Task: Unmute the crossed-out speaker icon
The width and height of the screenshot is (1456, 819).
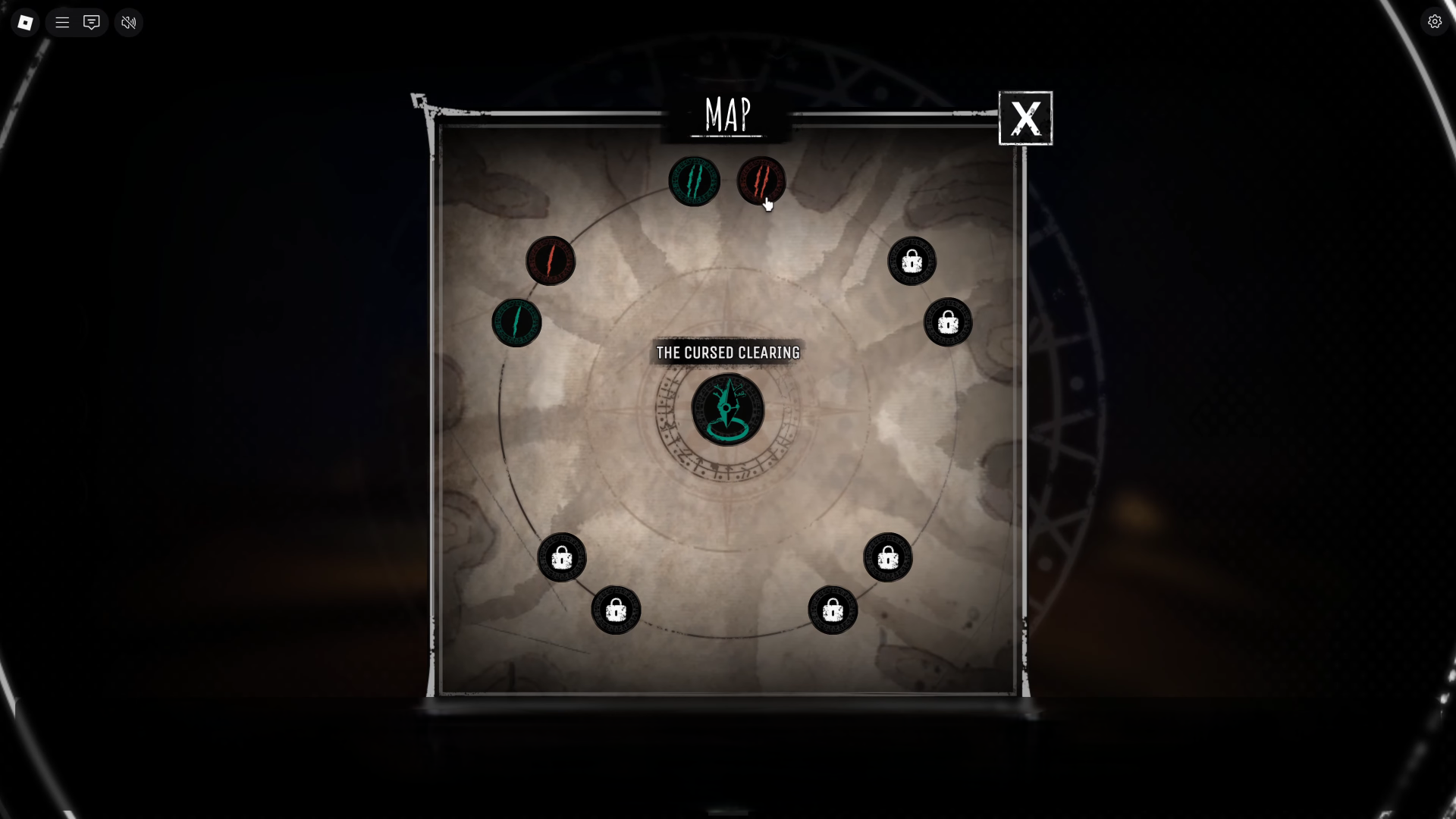Action: click(129, 23)
